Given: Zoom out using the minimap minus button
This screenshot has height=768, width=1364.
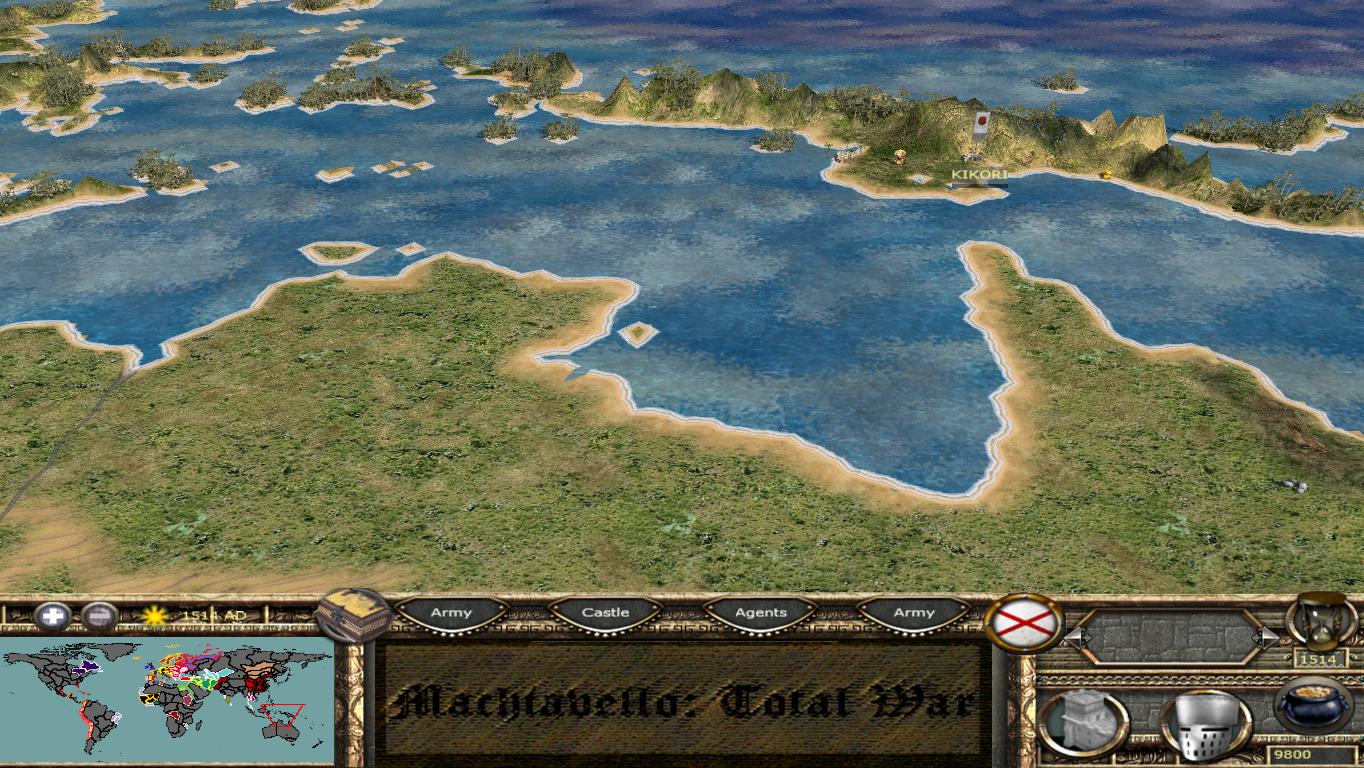Looking at the screenshot, I should click(x=98, y=613).
